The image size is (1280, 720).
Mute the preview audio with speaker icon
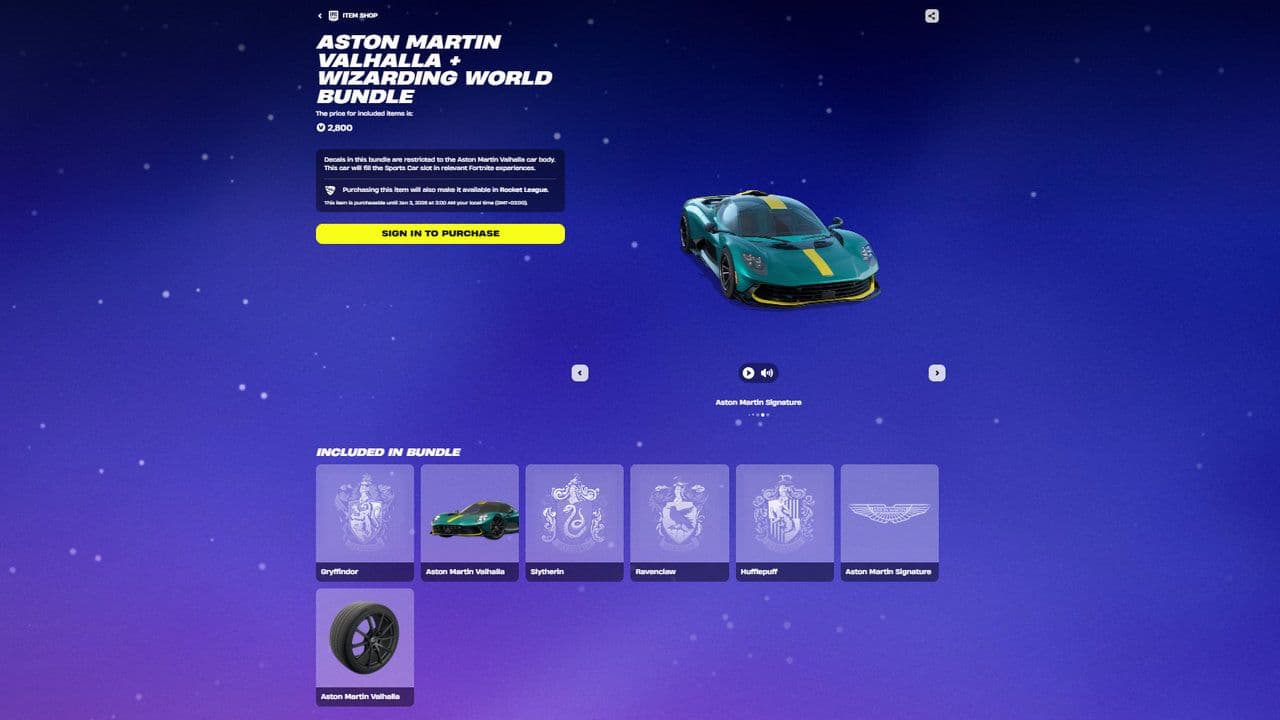point(767,372)
